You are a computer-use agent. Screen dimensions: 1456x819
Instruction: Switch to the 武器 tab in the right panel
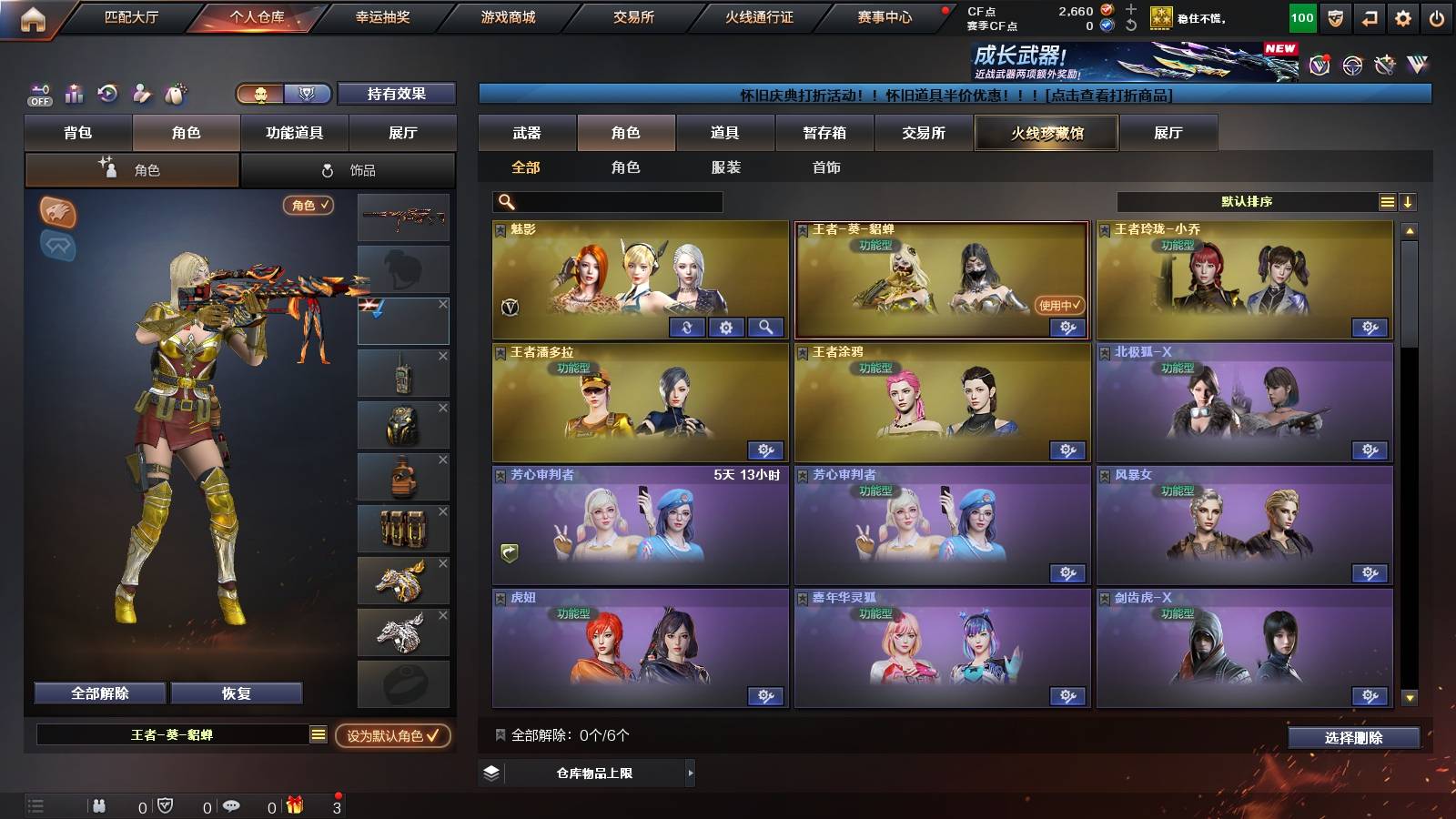[528, 133]
